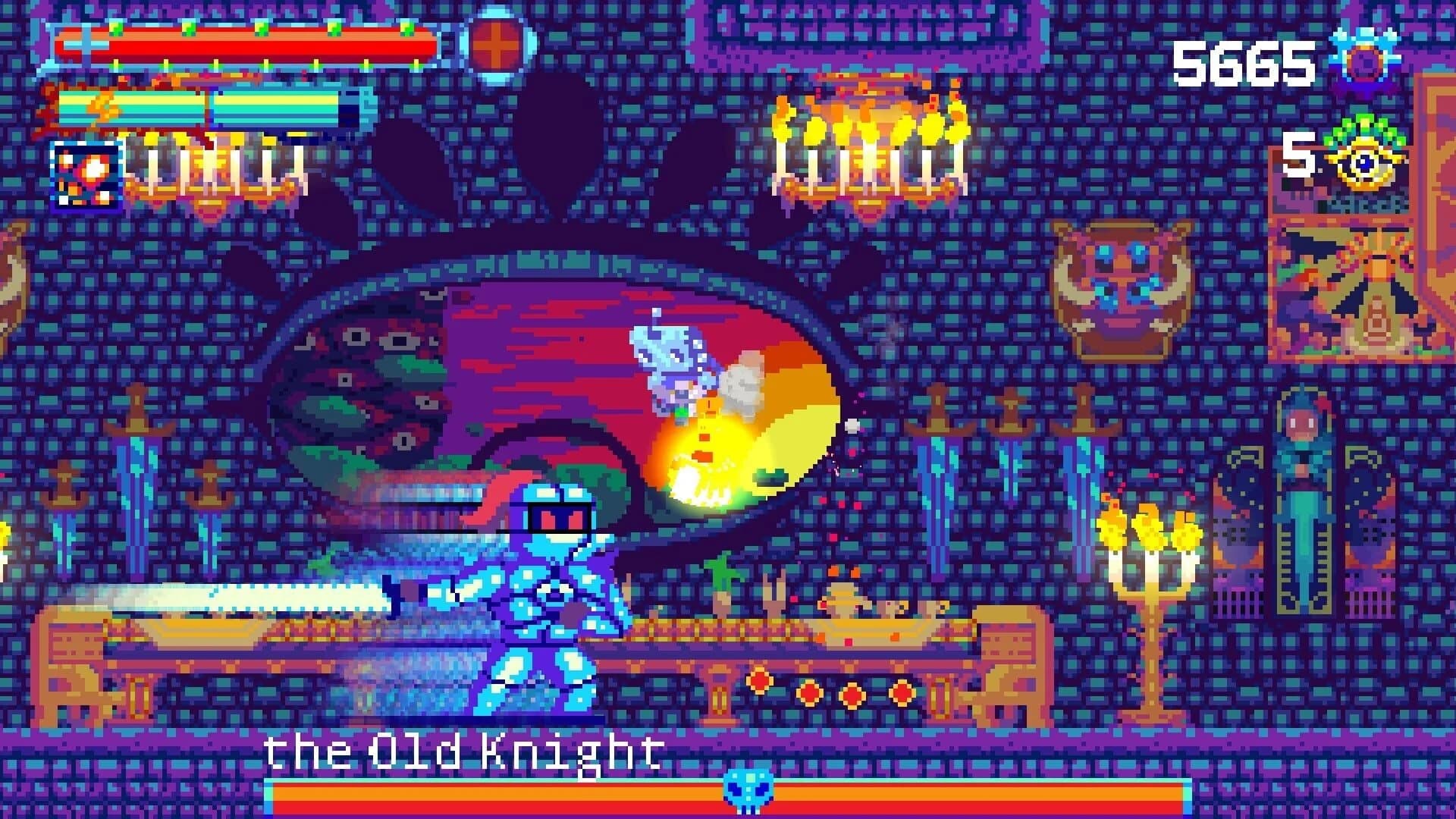
Task: Click the lightning bolt on the energy bar
Action: click(102, 108)
